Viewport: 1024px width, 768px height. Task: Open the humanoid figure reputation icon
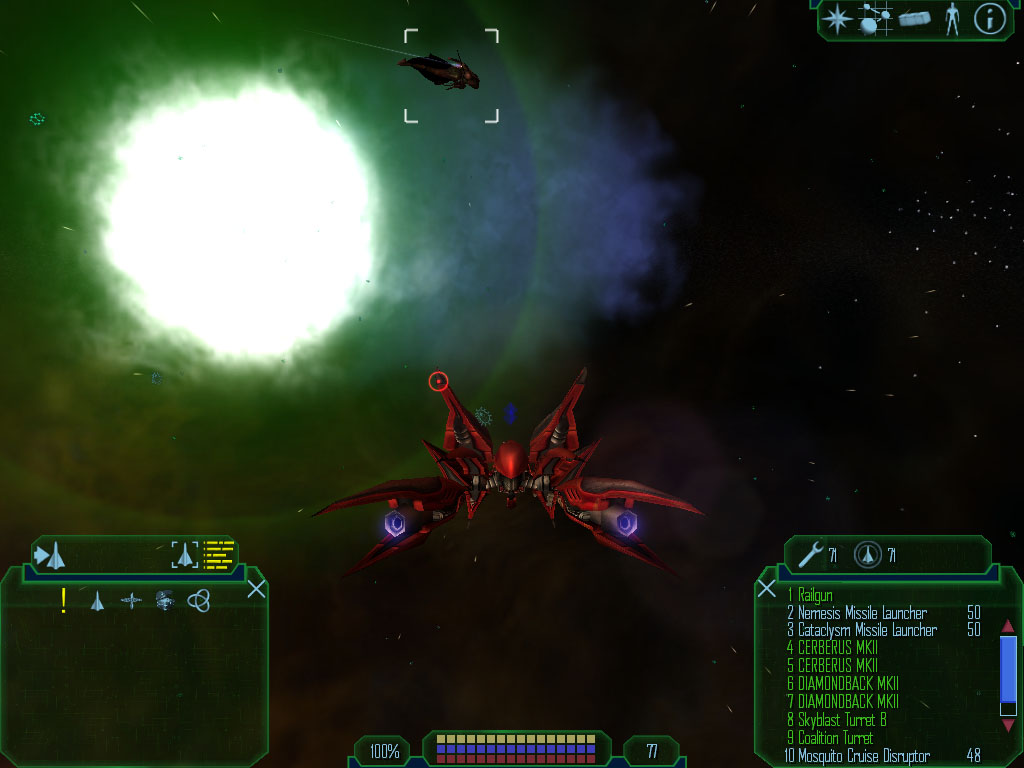pos(952,19)
